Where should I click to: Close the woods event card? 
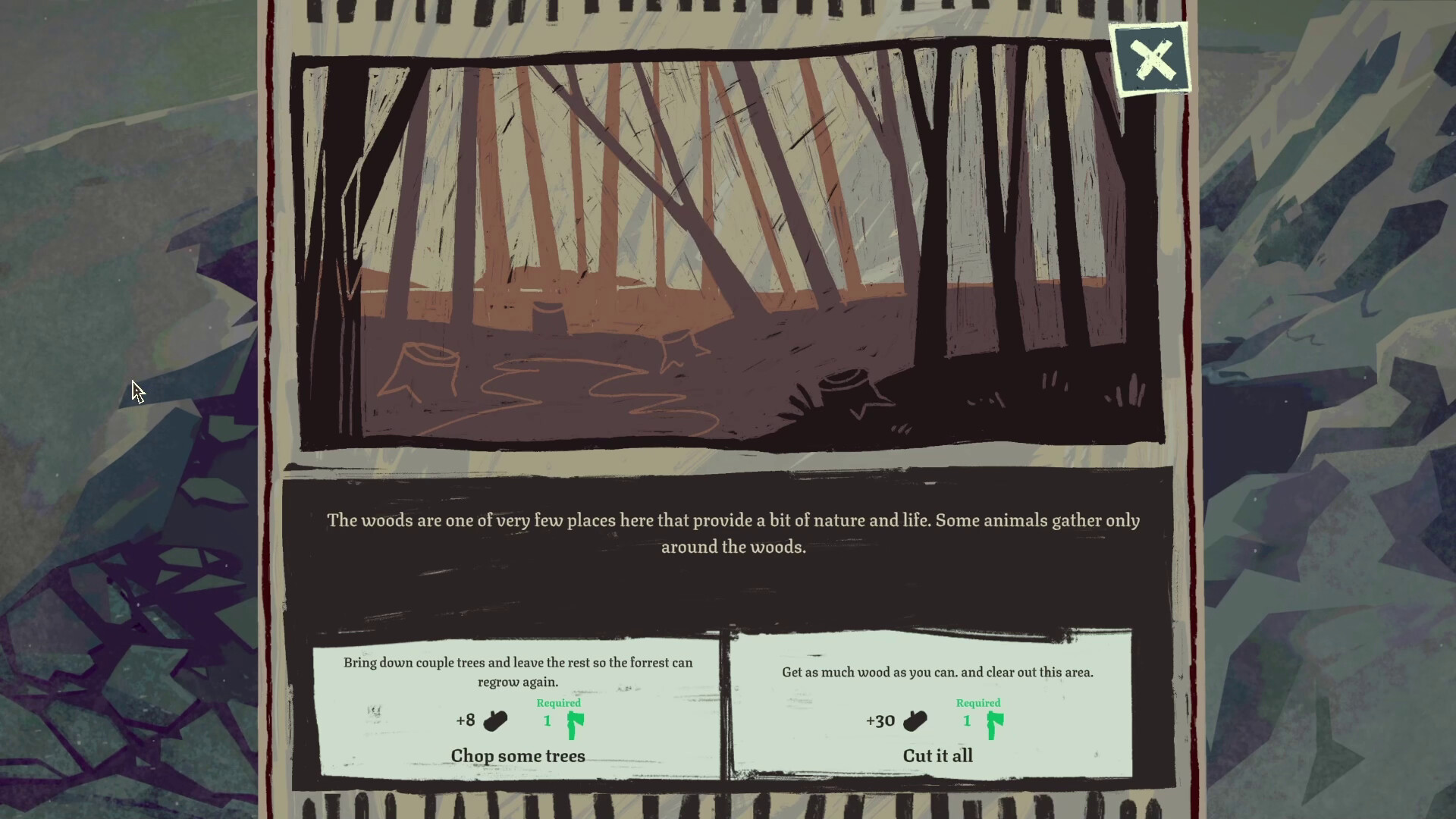click(1152, 59)
